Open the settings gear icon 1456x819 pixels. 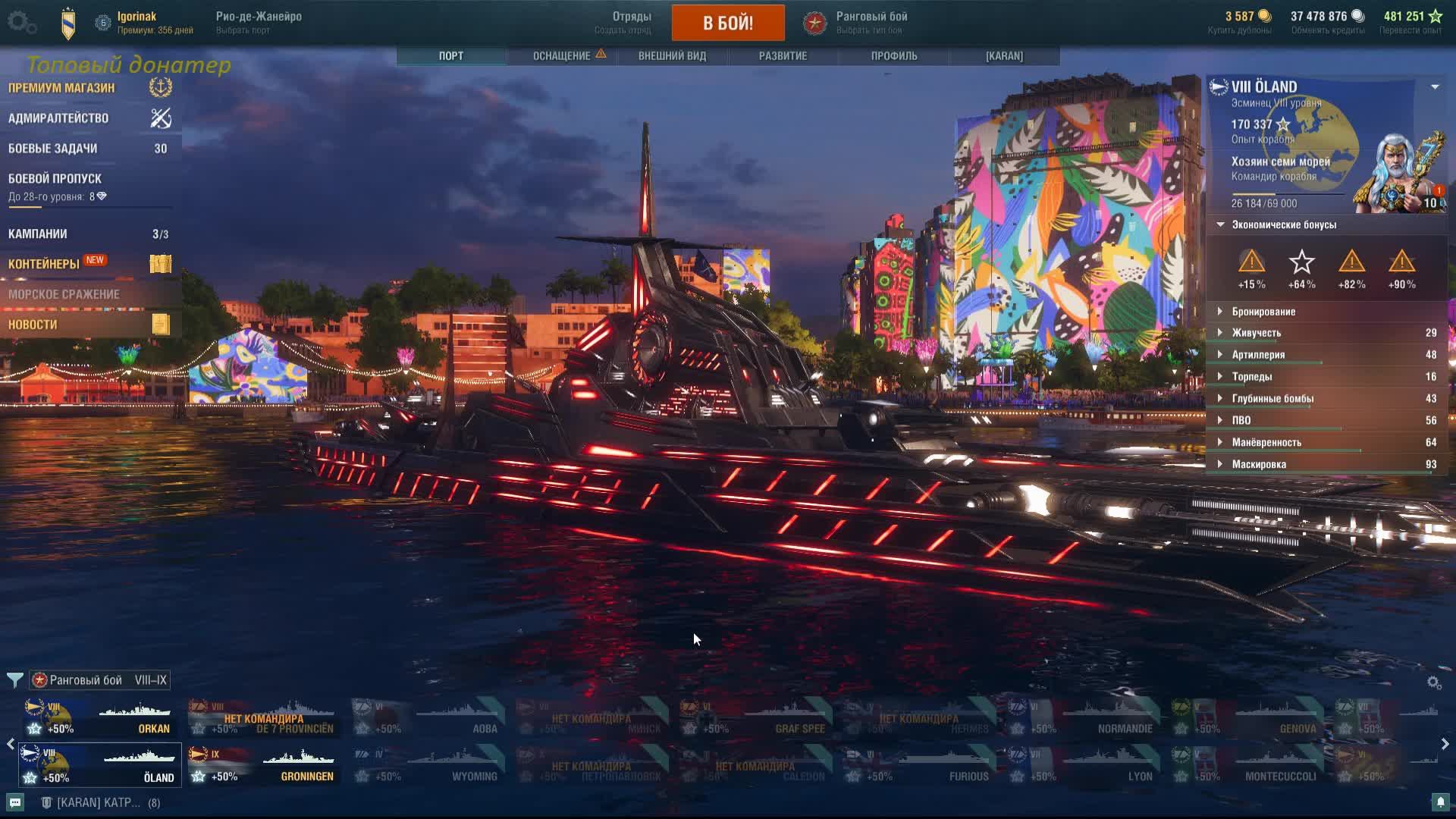click(20, 22)
